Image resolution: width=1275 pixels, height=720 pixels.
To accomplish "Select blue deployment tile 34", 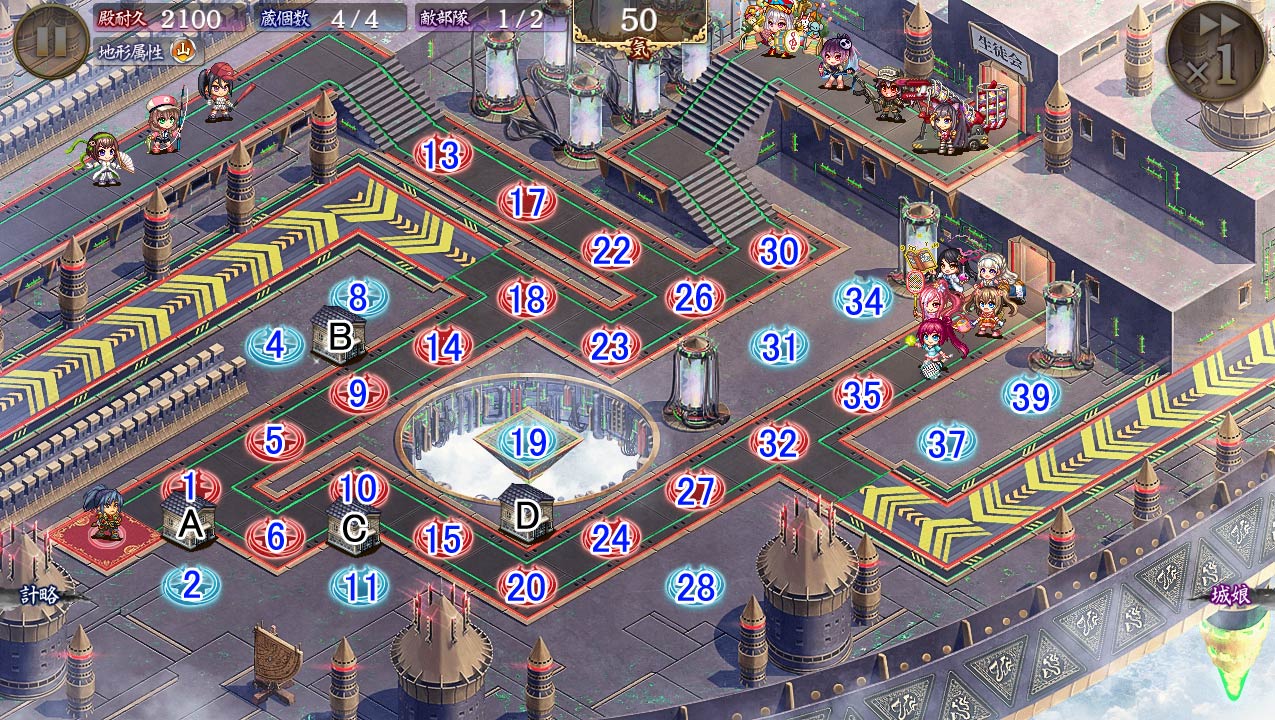I will (x=864, y=300).
